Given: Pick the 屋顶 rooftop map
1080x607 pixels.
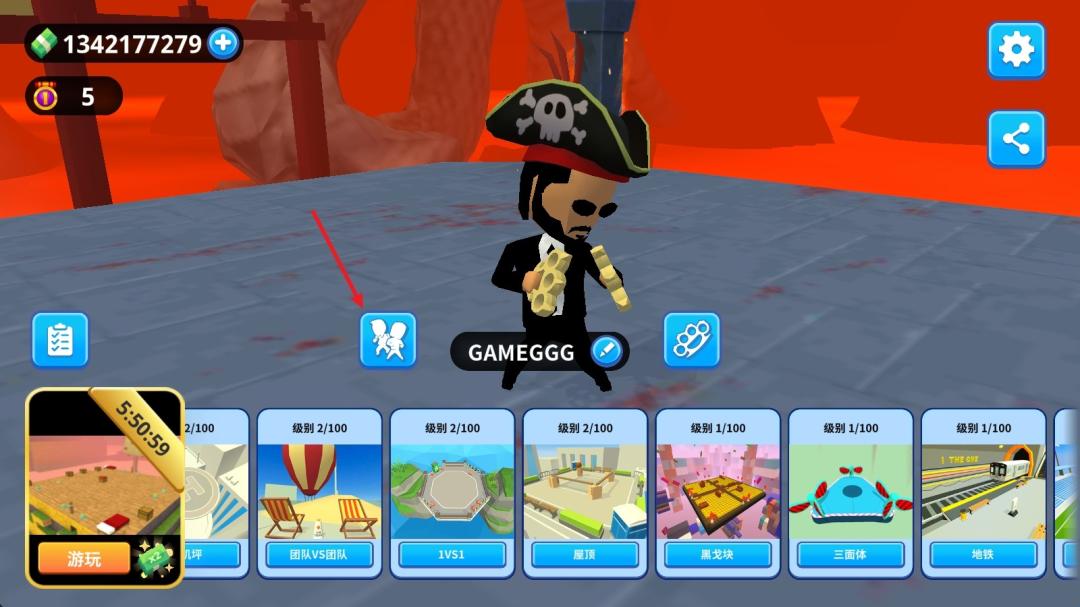Looking at the screenshot, I should click(x=585, y=492).
